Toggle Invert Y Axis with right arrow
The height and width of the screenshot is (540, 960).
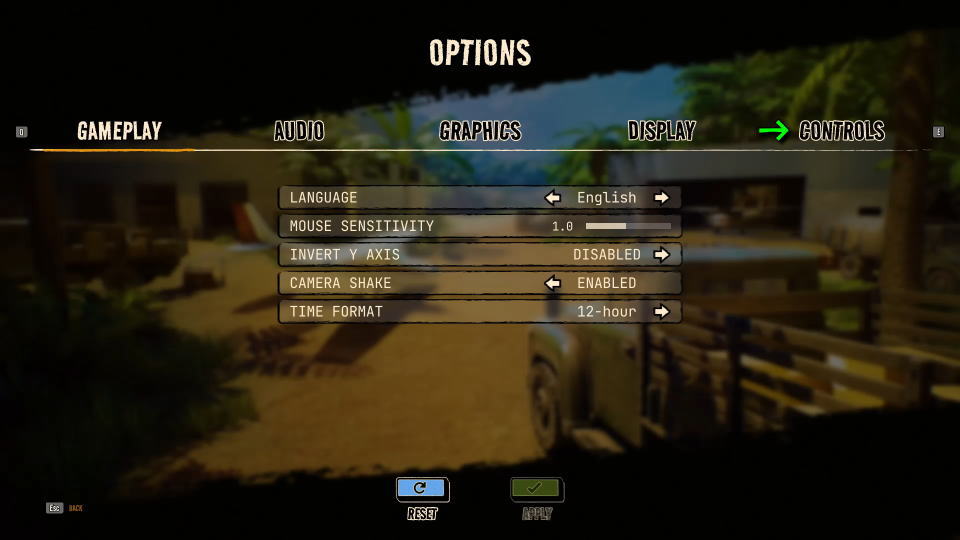661,255
